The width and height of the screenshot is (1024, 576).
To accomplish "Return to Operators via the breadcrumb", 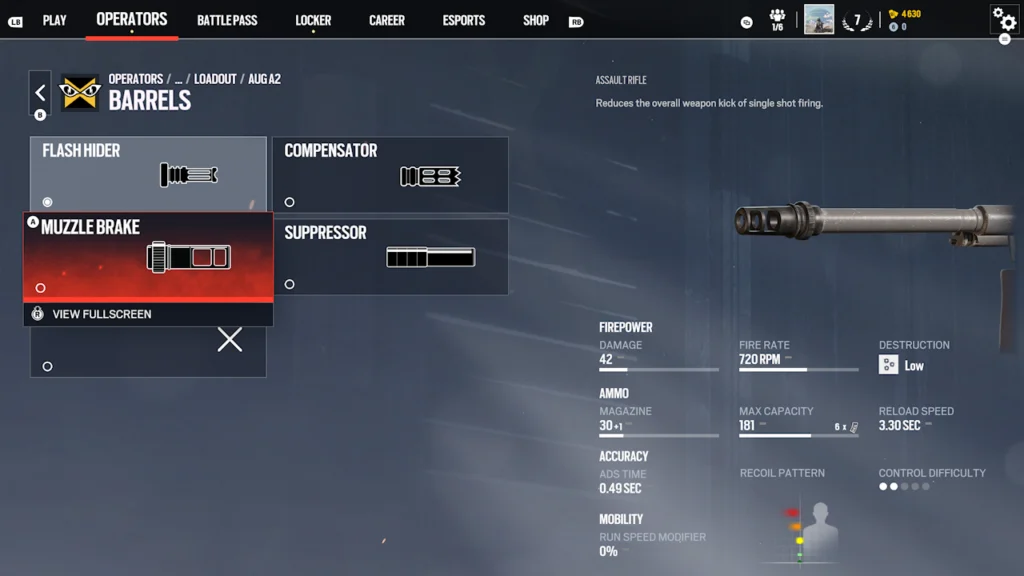I will pyautogui.click(x=136, y=79).
